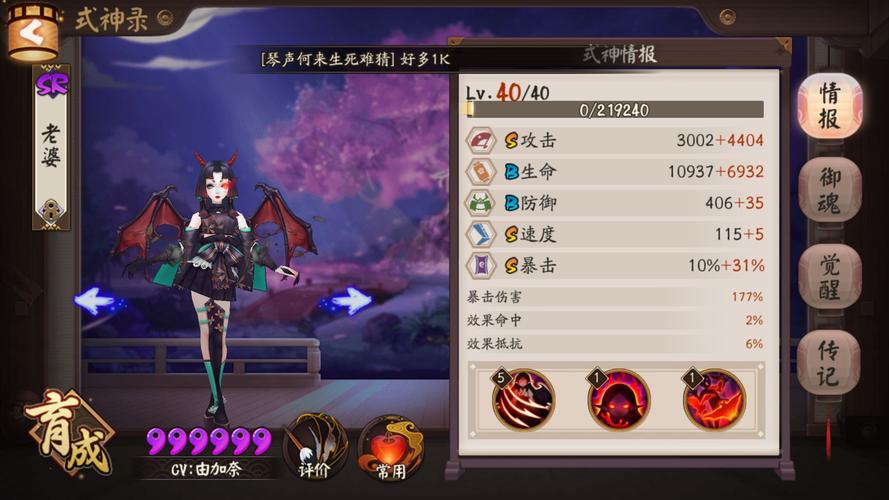Click the 老婆 nickname tag
889x500 pixels.
pyautogui.click(x=51, y=146)
